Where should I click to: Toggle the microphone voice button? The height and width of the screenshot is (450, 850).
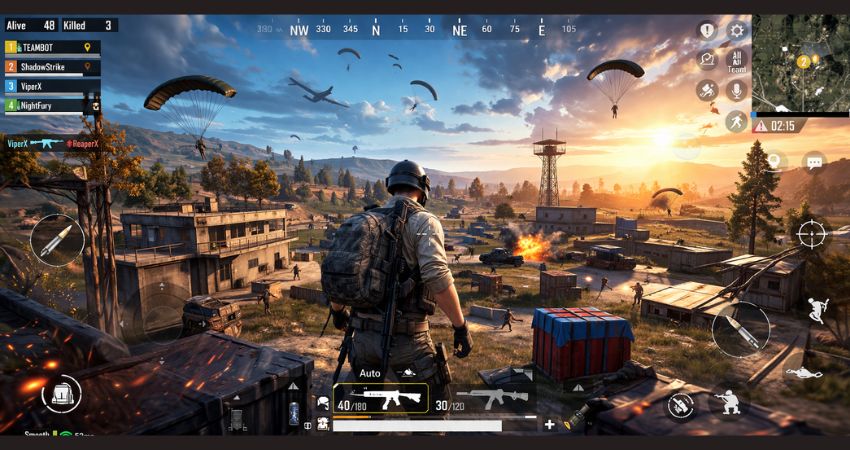pyautogui.click(x=737, y=90)
